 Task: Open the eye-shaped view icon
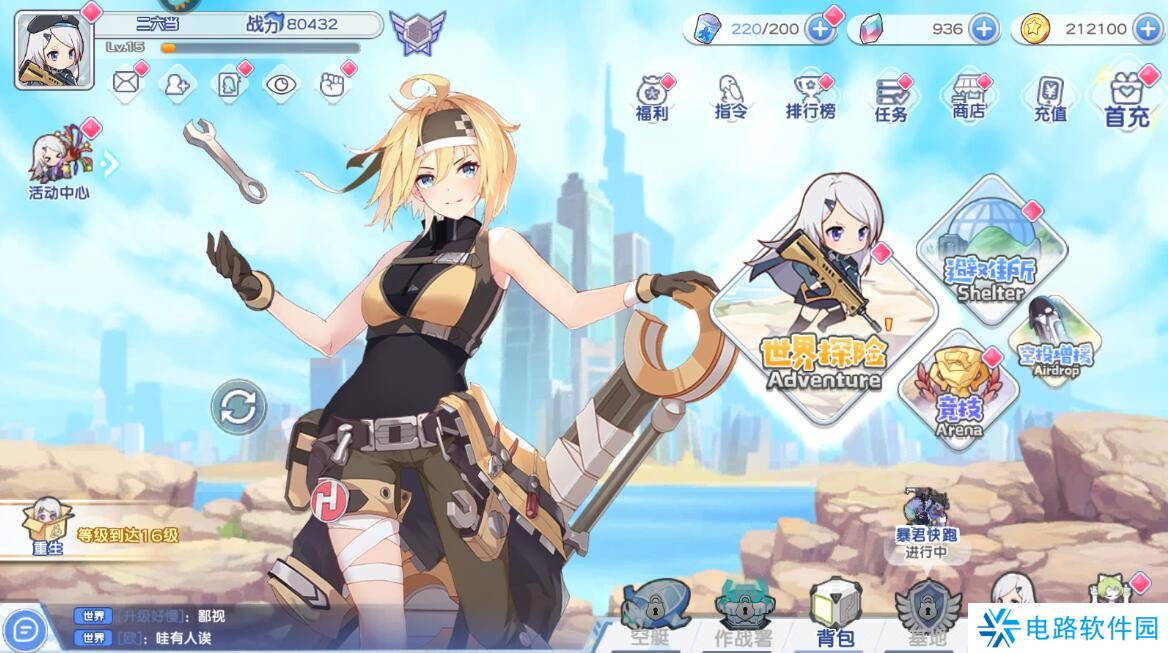click(x=281, y=84)
